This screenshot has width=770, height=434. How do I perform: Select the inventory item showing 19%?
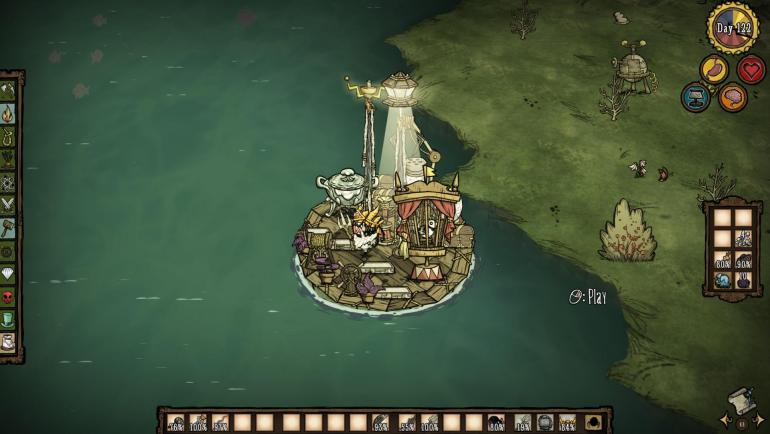click(522, 422)
